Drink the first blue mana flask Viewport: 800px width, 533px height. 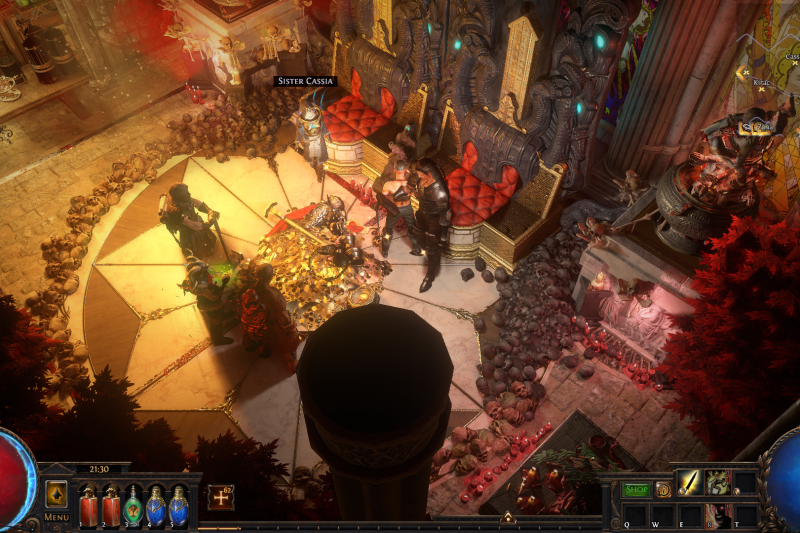156,506
